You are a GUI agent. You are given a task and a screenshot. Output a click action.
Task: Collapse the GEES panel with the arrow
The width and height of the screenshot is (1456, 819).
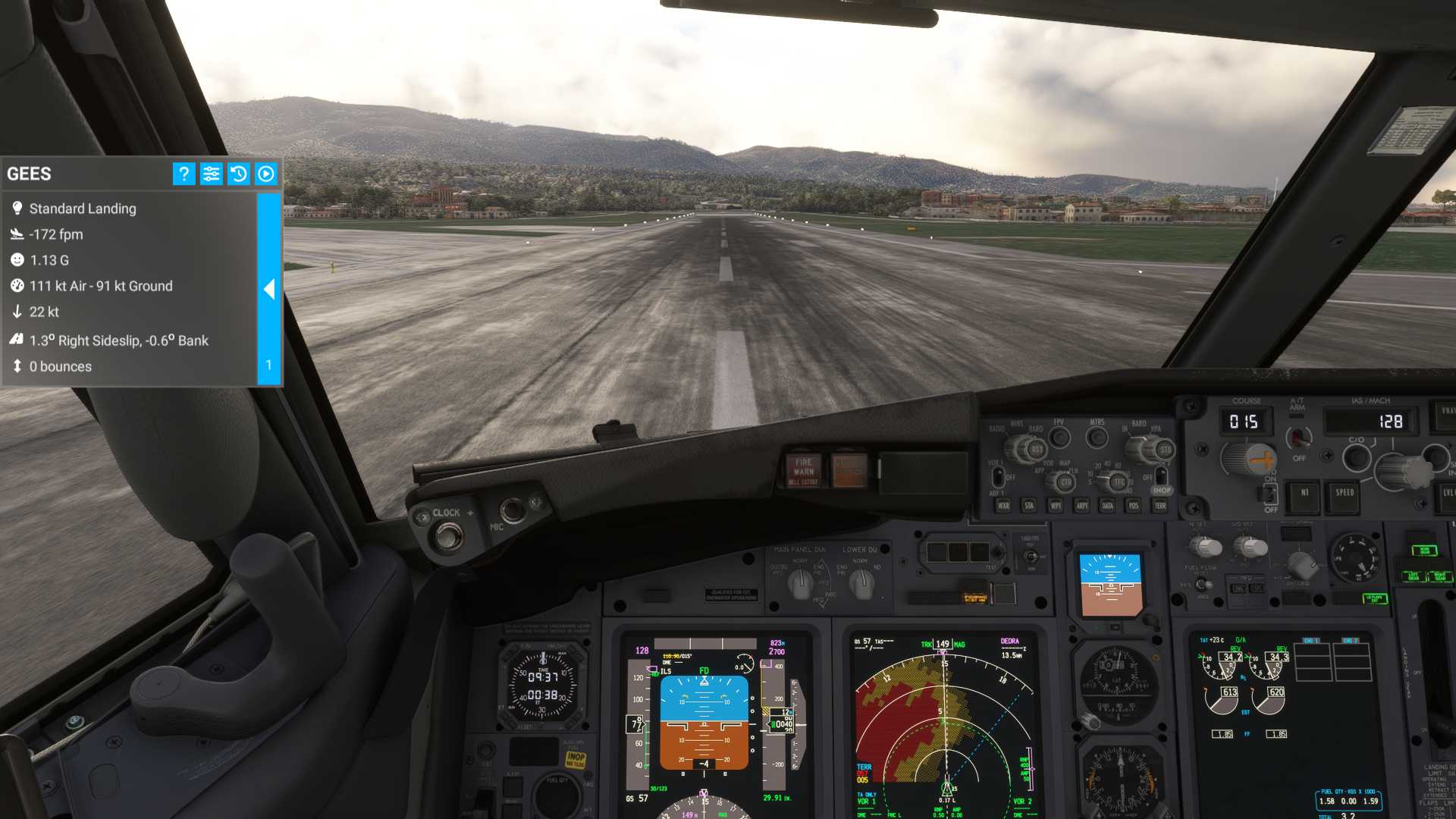coord(270,290)
